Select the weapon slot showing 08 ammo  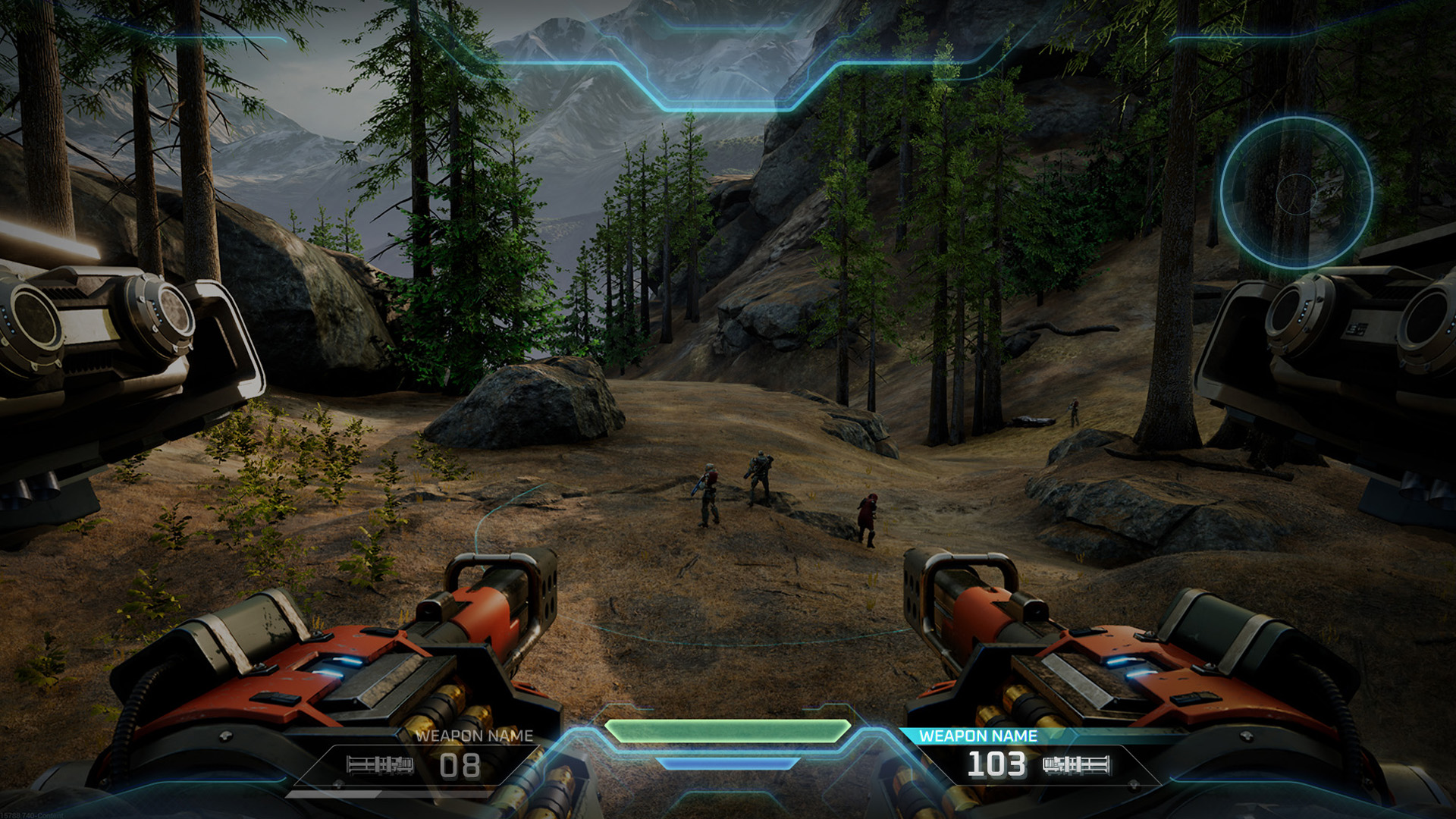(425, 761)
